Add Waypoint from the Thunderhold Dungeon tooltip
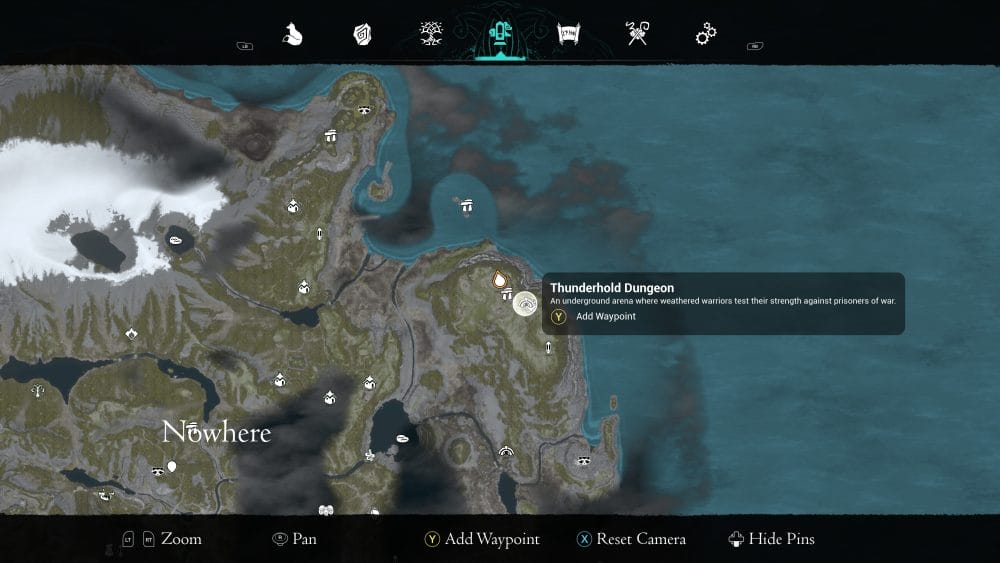1000x563 pixels. pos(606,317)
